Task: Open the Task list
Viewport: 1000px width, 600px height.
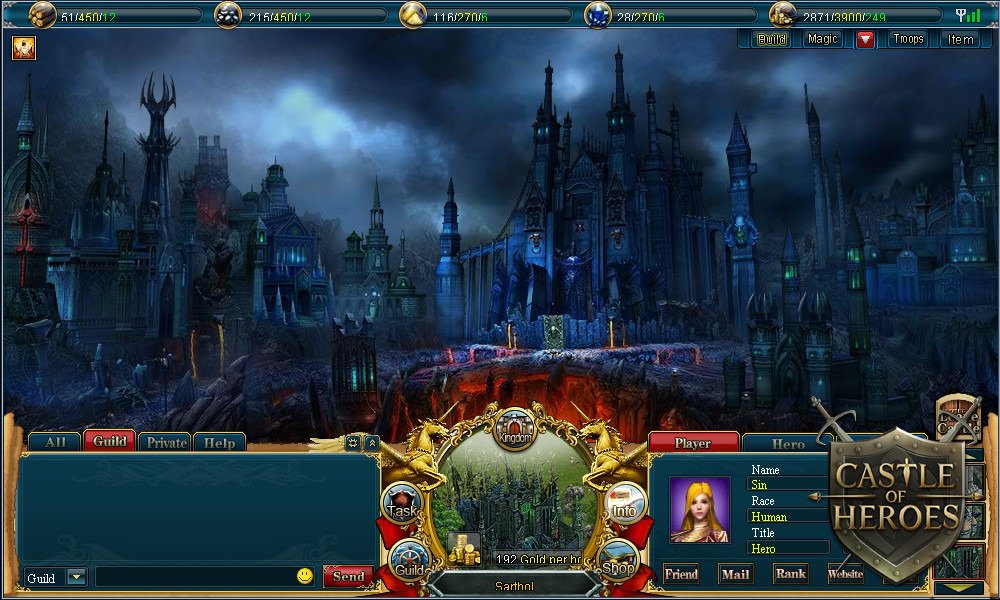Action: (x=402, y=507)
